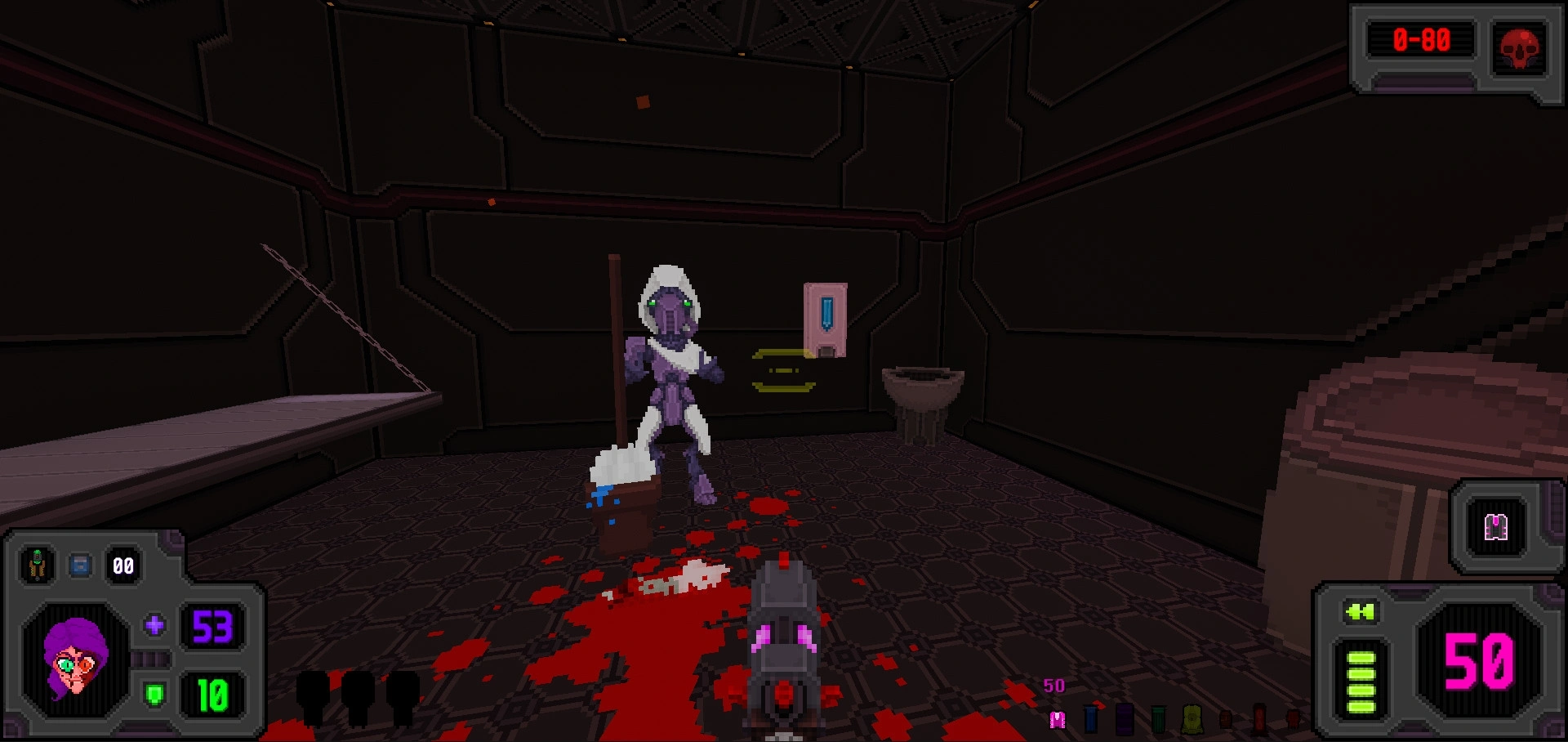Select the red skull kill icon
1568x742 pixels.
1519,47
